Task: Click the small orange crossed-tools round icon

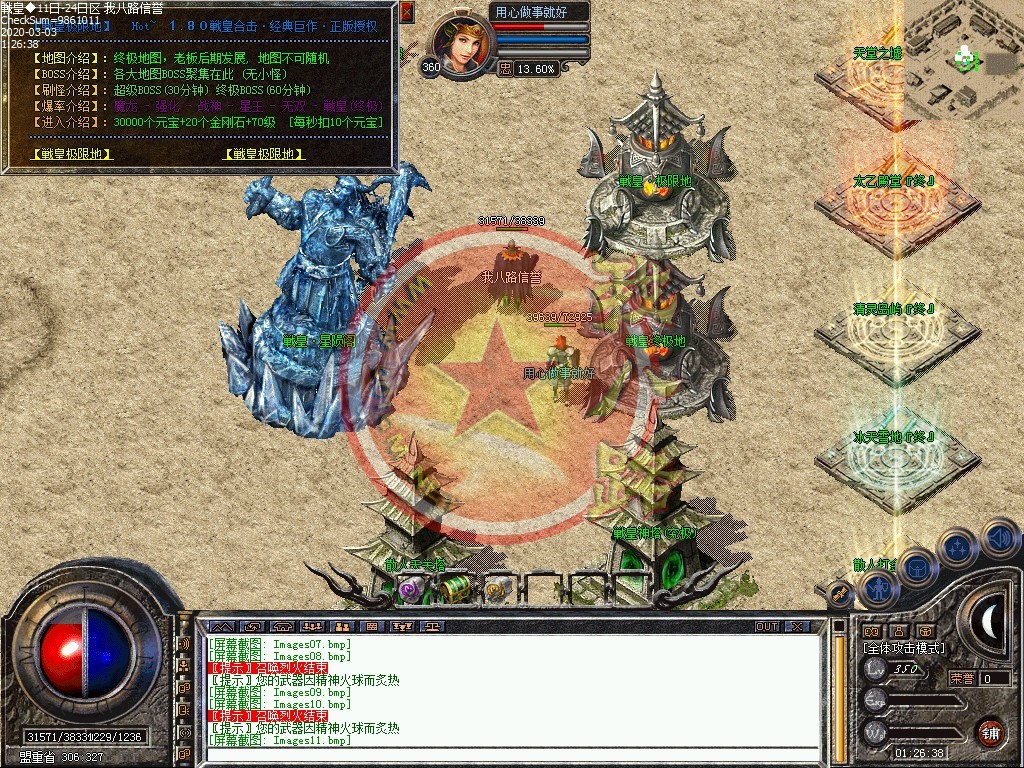Action: coord(840,595)
